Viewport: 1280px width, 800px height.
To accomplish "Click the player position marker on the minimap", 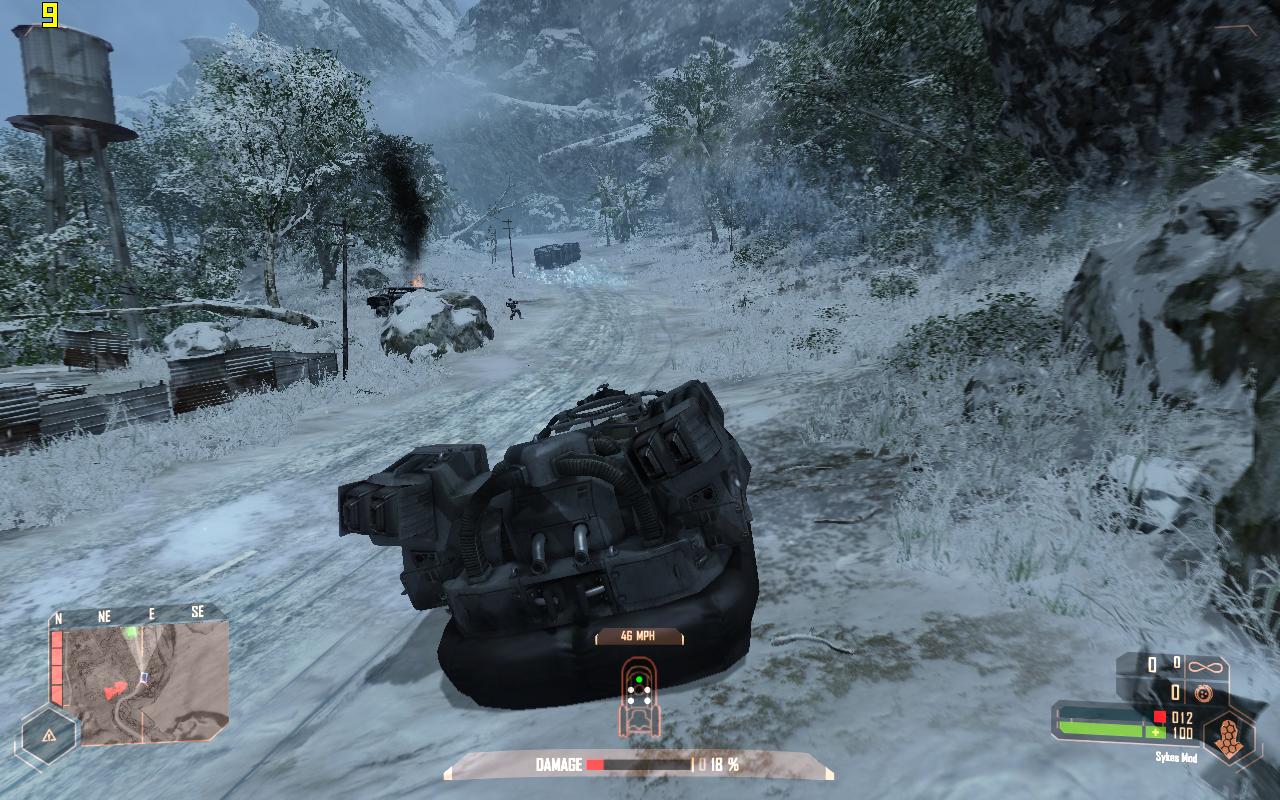I will pyautogui.click(x=143, y=676).
